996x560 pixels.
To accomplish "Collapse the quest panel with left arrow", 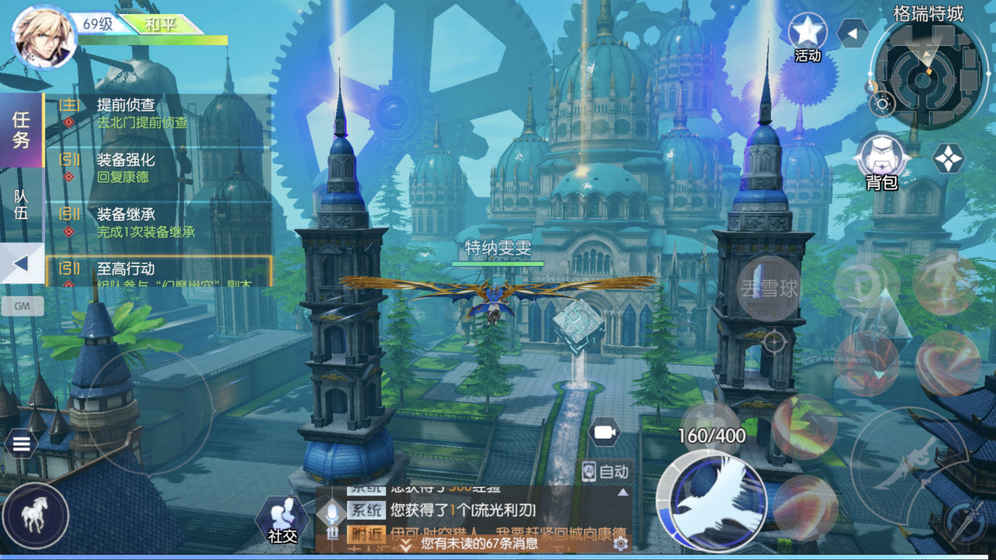I will pyautogui.click(x=21, y=264).
